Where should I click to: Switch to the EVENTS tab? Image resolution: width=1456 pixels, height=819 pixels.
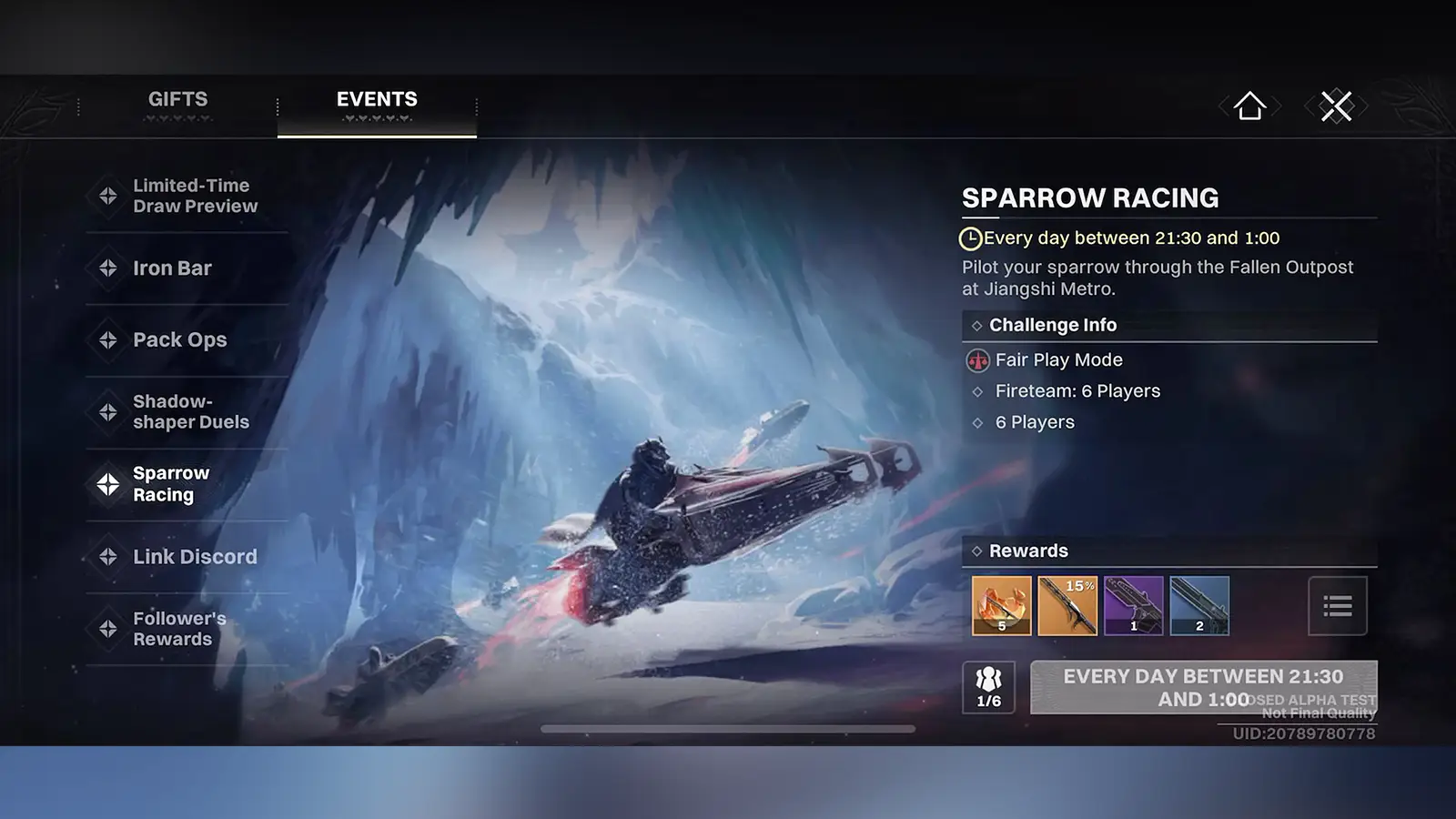pos(377,99)
